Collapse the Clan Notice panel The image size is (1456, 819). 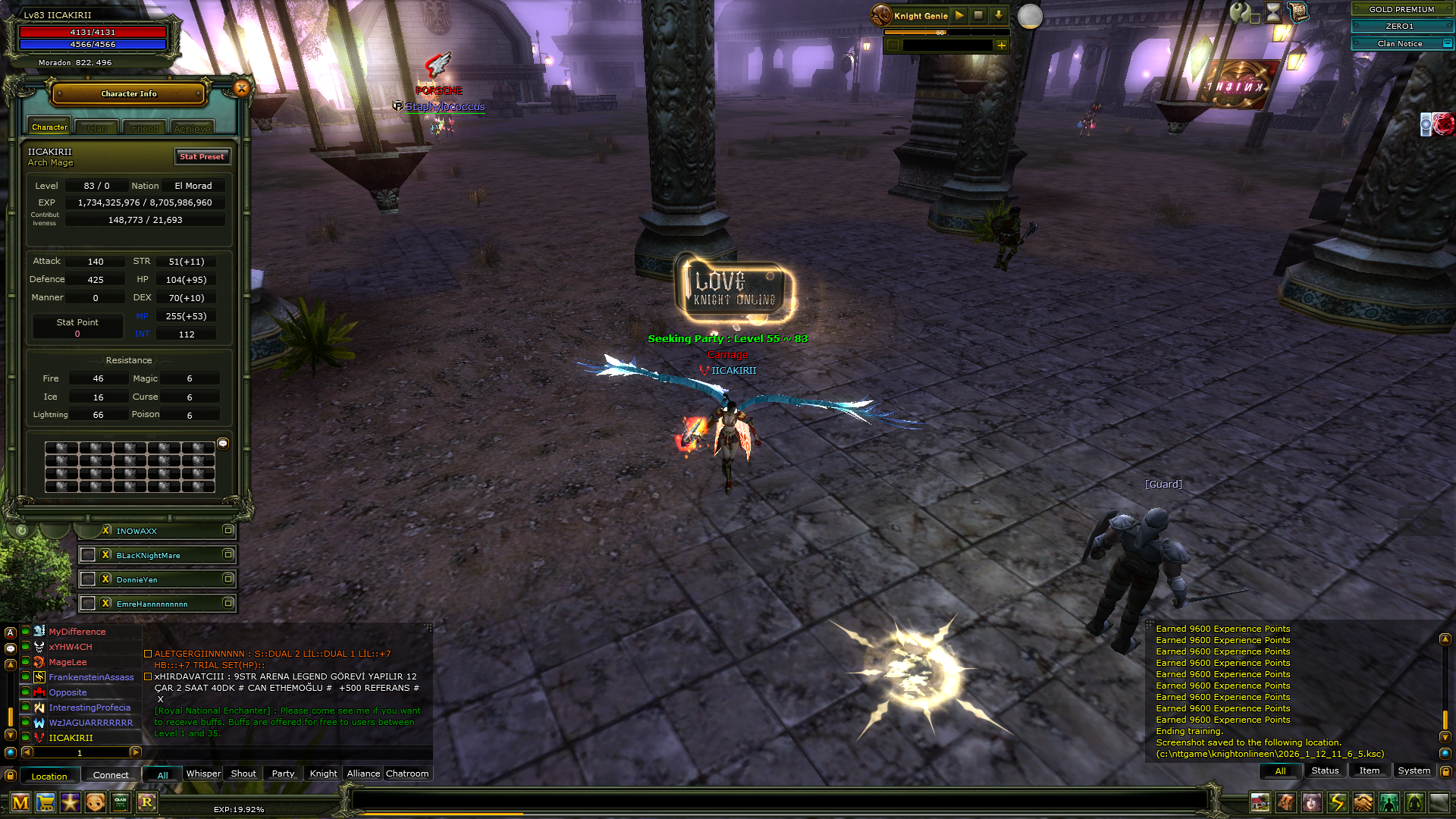pos(1447,44)
